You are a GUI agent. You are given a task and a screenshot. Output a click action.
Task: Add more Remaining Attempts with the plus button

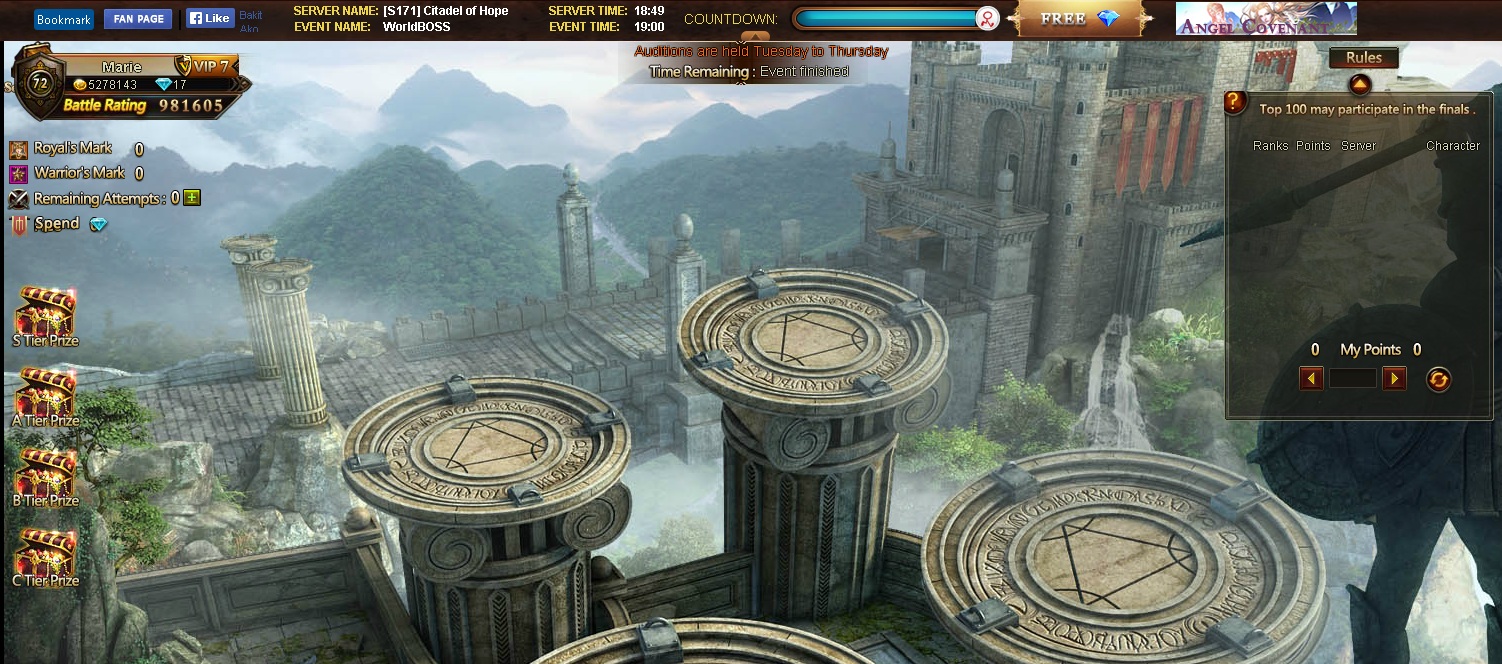[192, 198]
